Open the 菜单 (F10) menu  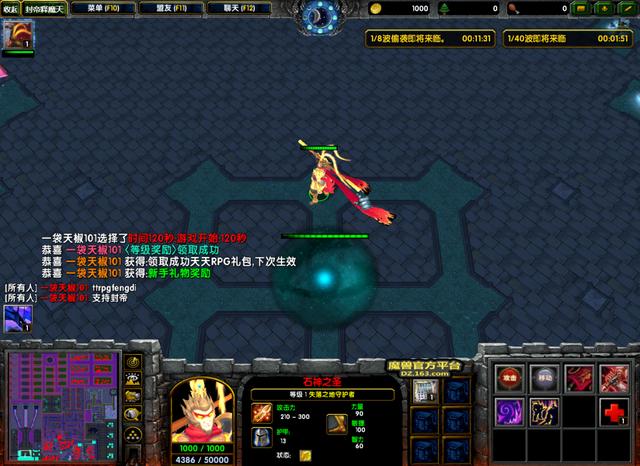pos(103,8)
